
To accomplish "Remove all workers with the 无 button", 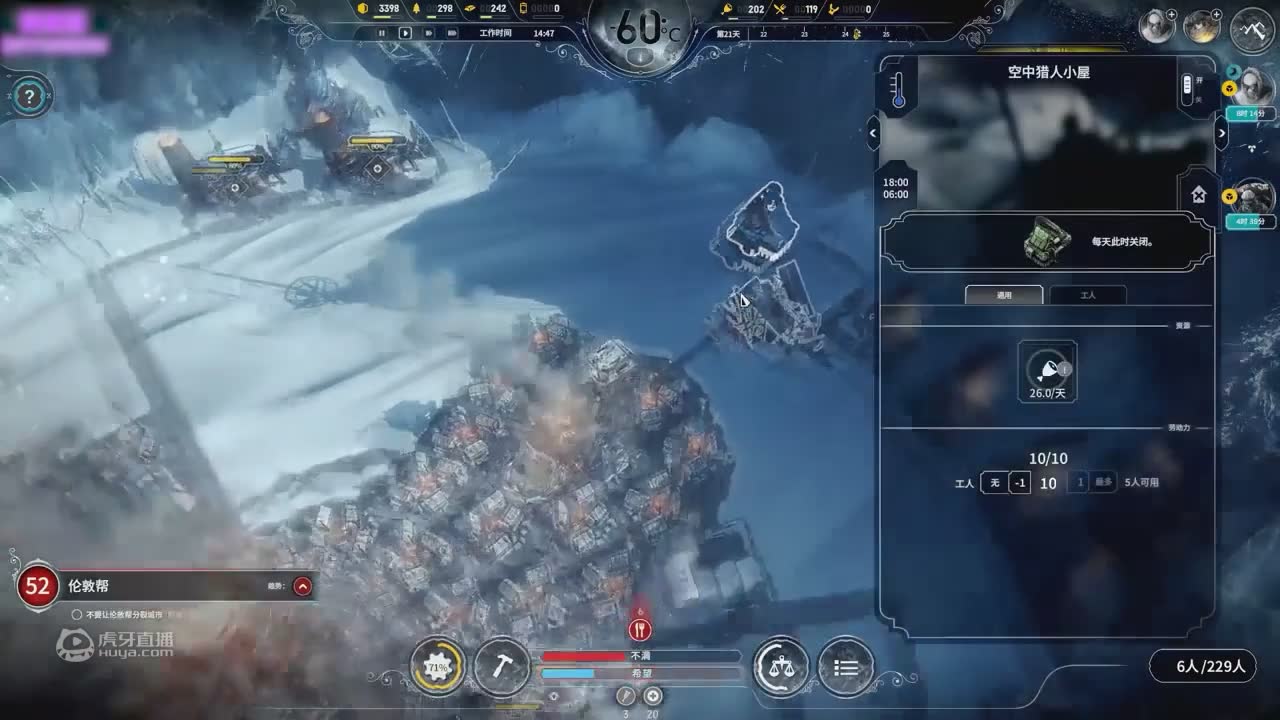I will pos(994,483).
